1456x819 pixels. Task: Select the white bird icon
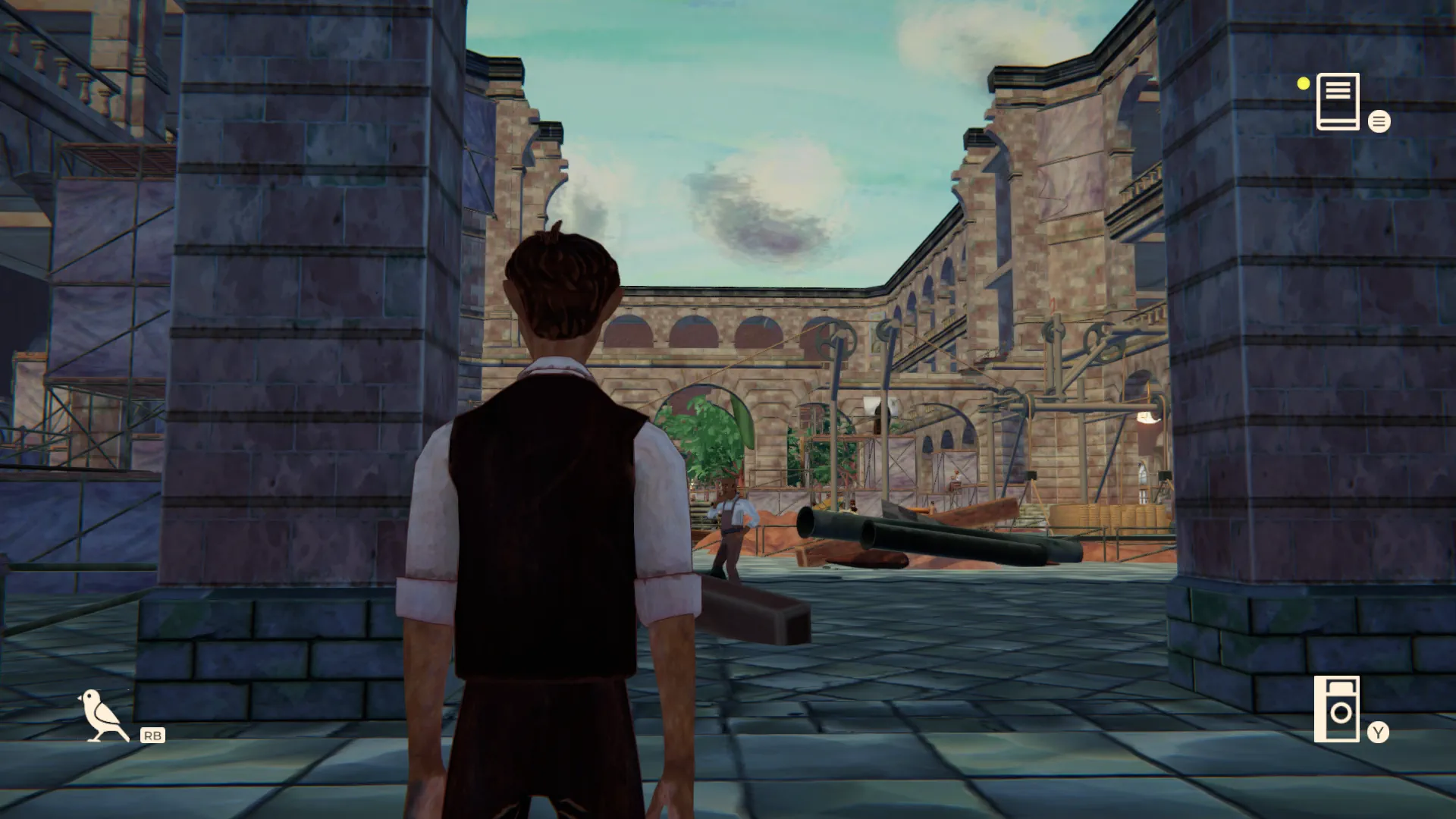[x=102, y=715]
